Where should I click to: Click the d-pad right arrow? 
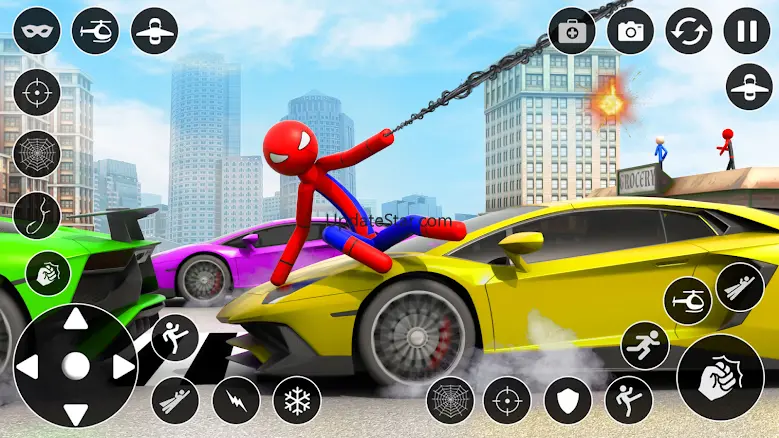[121, 367]
